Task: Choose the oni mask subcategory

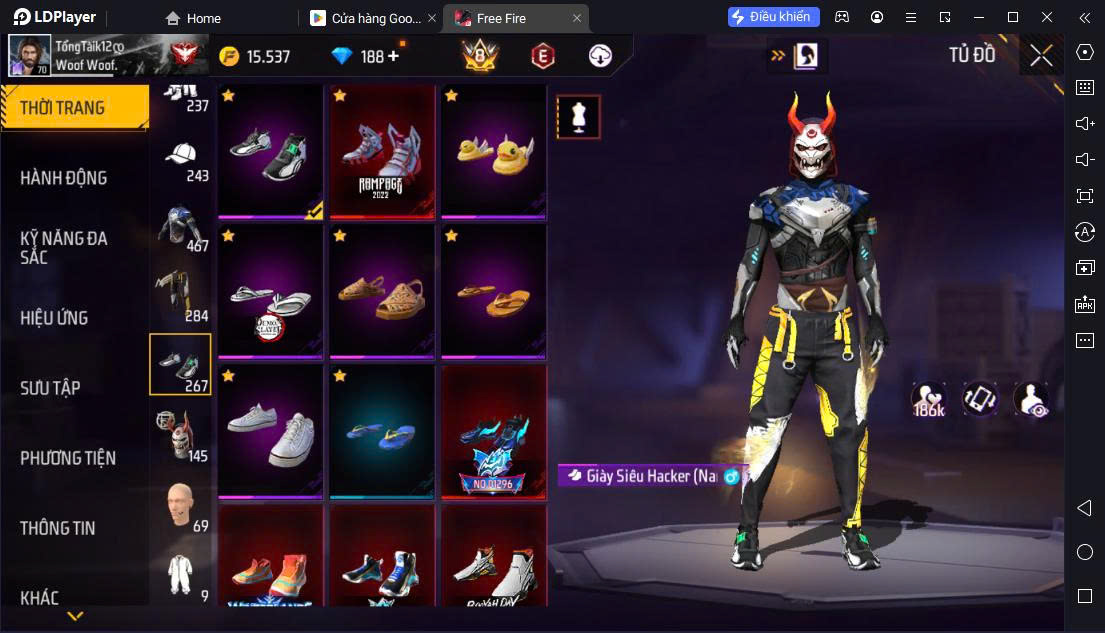Action: 181,432
